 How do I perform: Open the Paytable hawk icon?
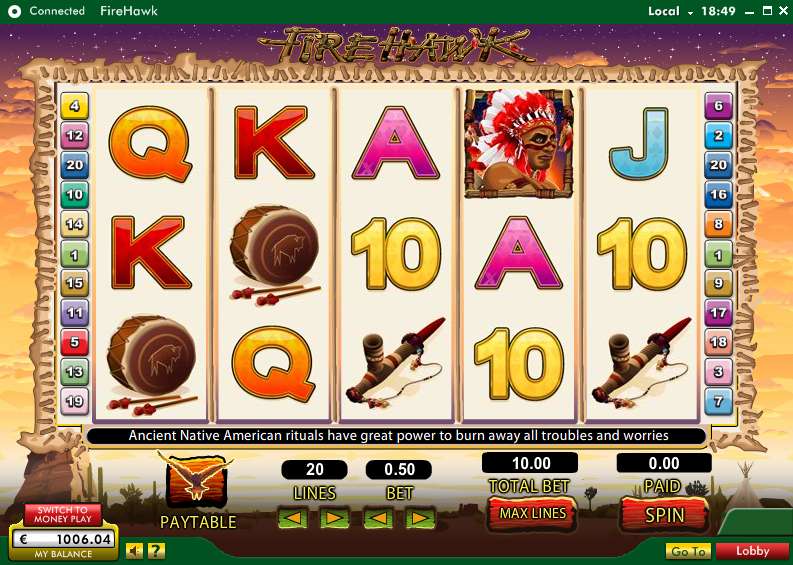click(198, 480)
